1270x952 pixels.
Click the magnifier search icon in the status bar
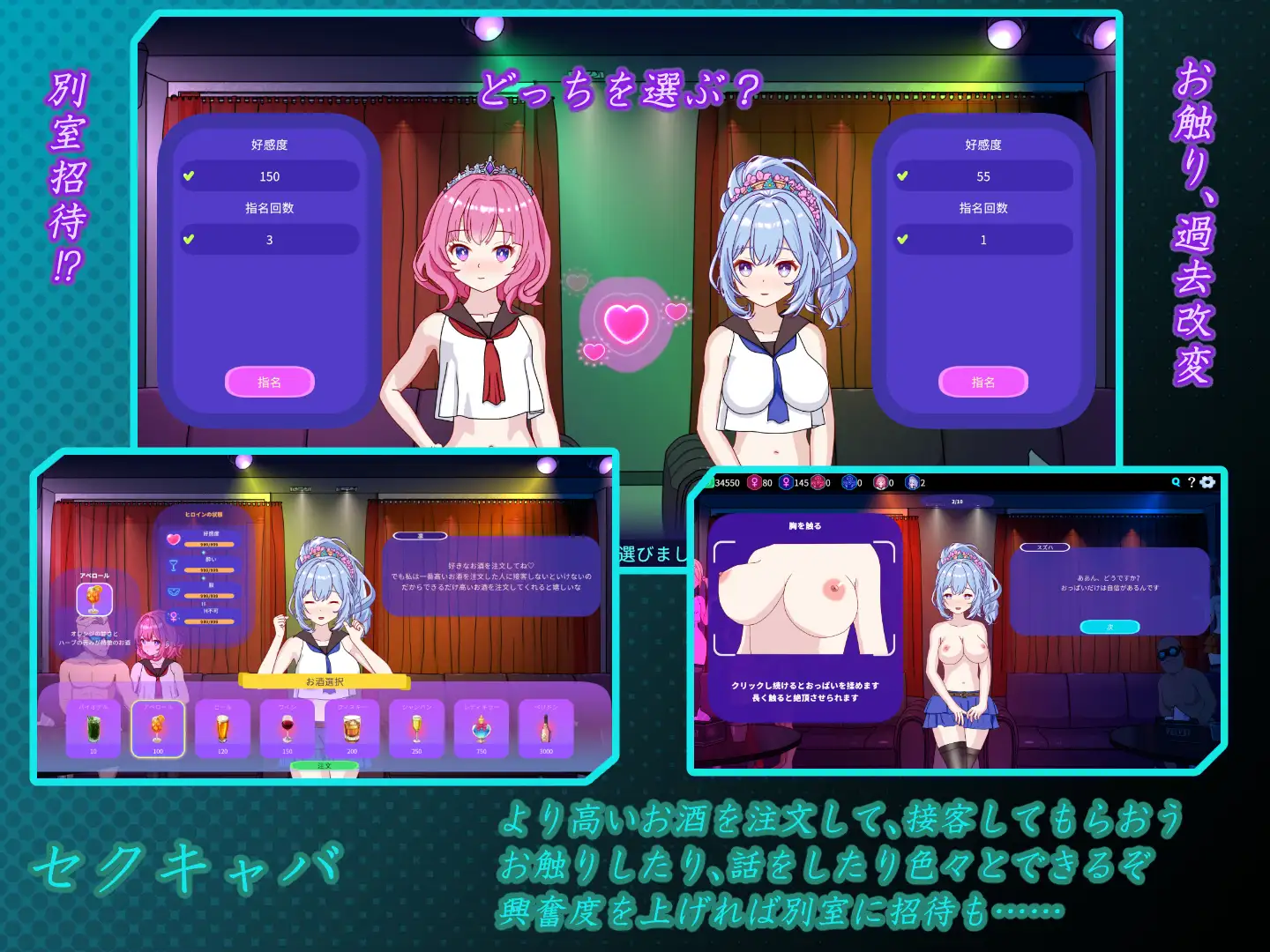point(1177,480)
